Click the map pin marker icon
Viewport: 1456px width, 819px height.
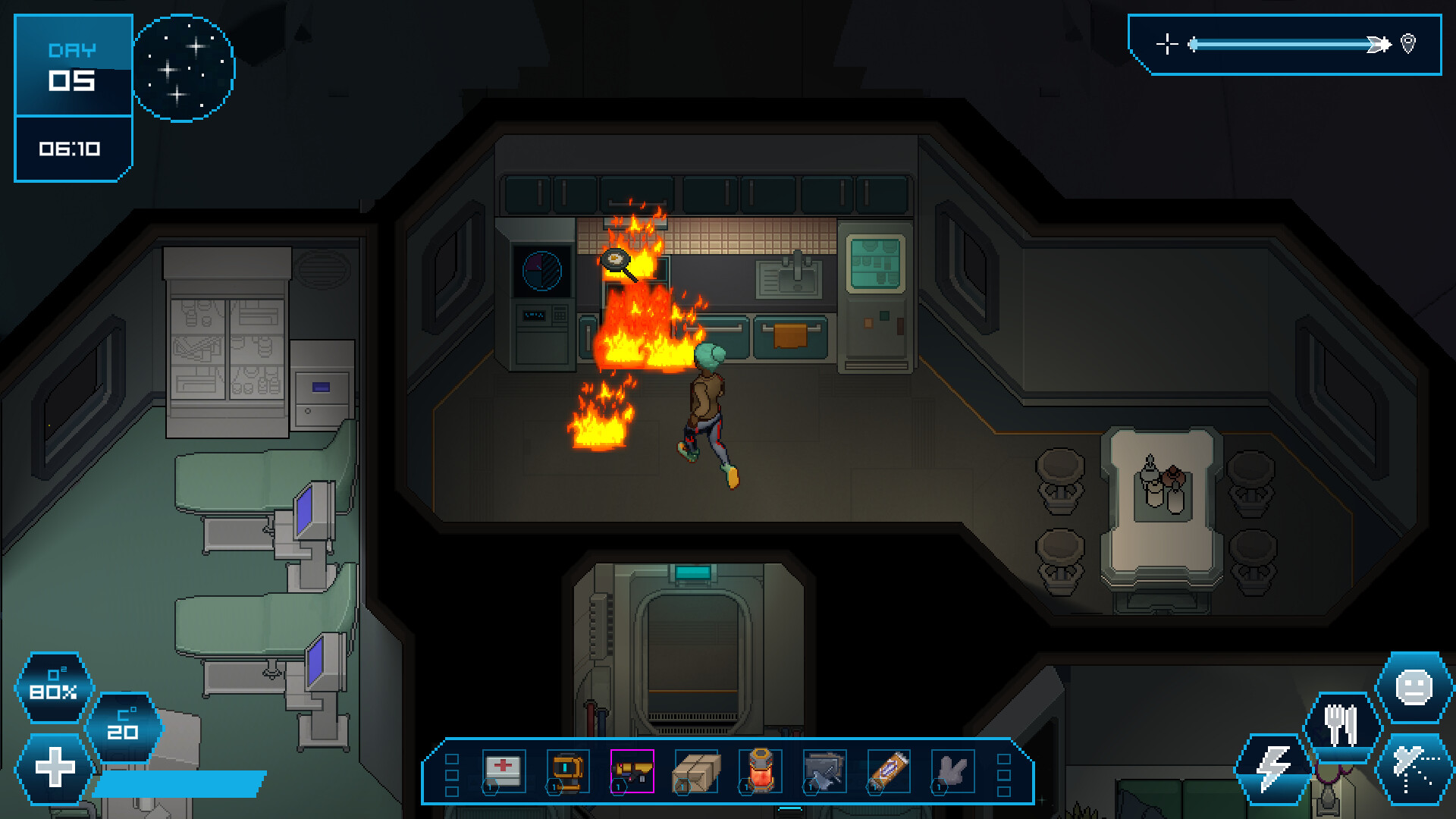pyautogui.click(x=1408, y=44)
